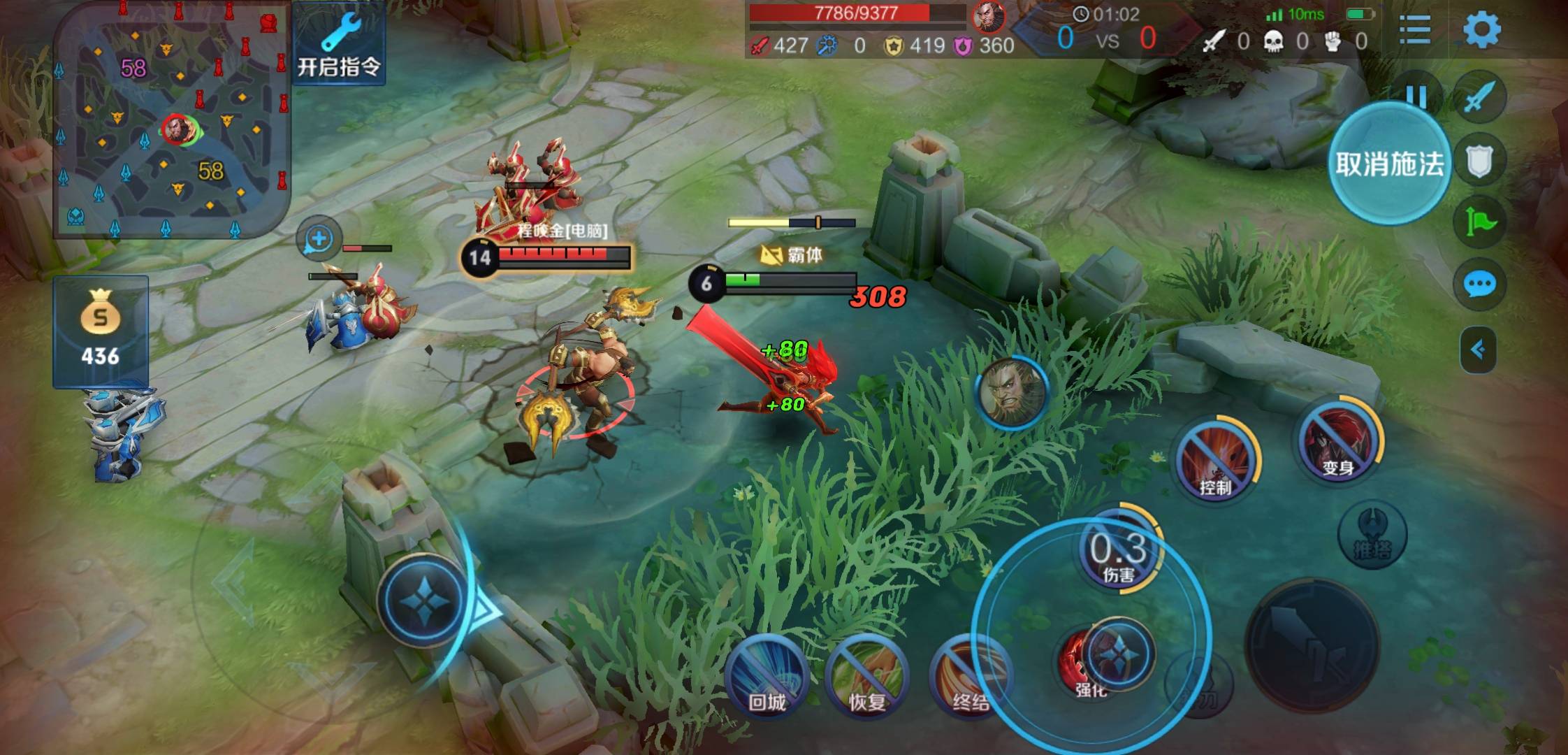The image size is (1568, 755).
Task: Collapse the right-side signal panel arrow
Action: [1478, 350]
